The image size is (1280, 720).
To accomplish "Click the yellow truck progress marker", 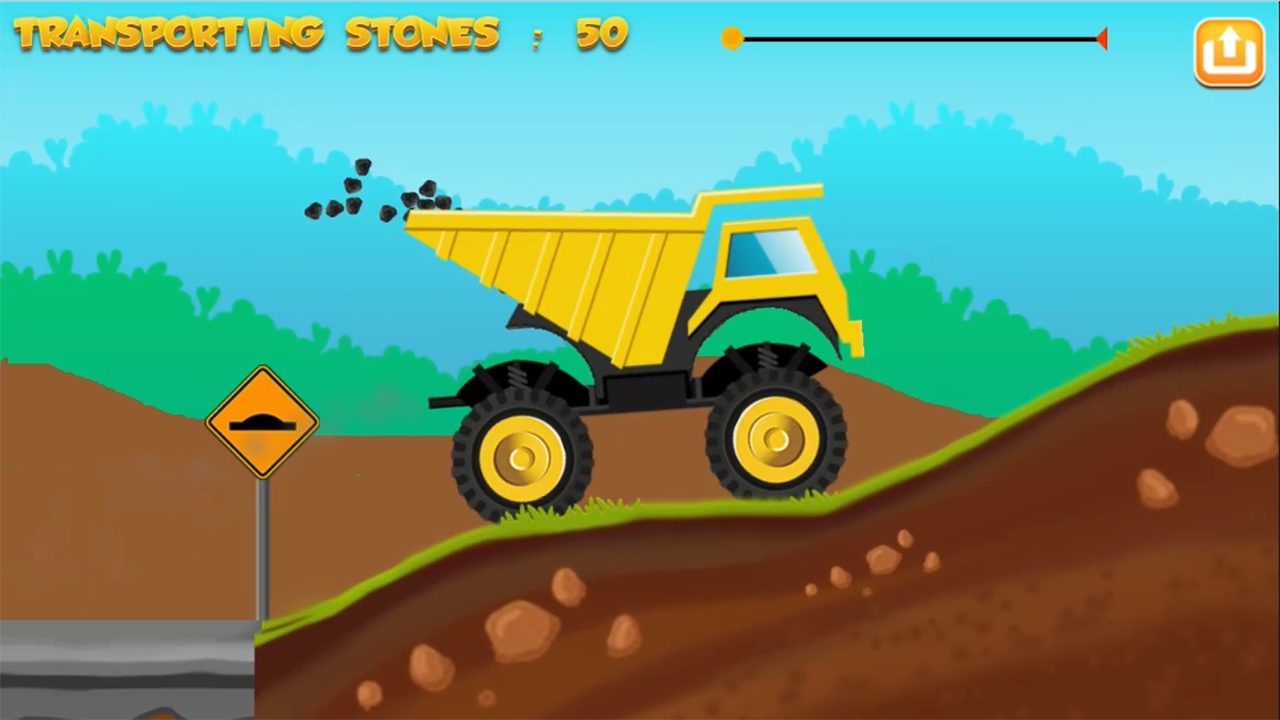I will 732,38.
